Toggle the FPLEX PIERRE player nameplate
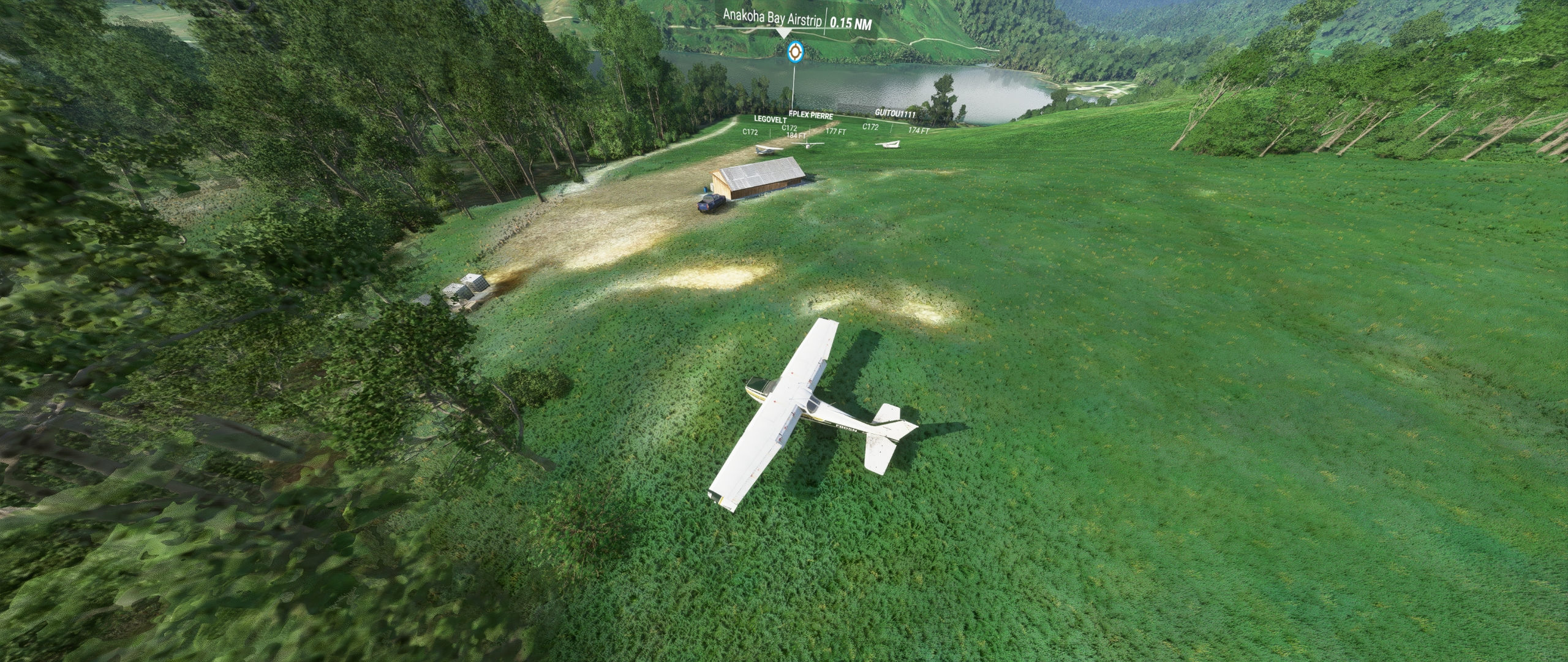Screen dimensions: 1568x662 [x=811, y=116]
